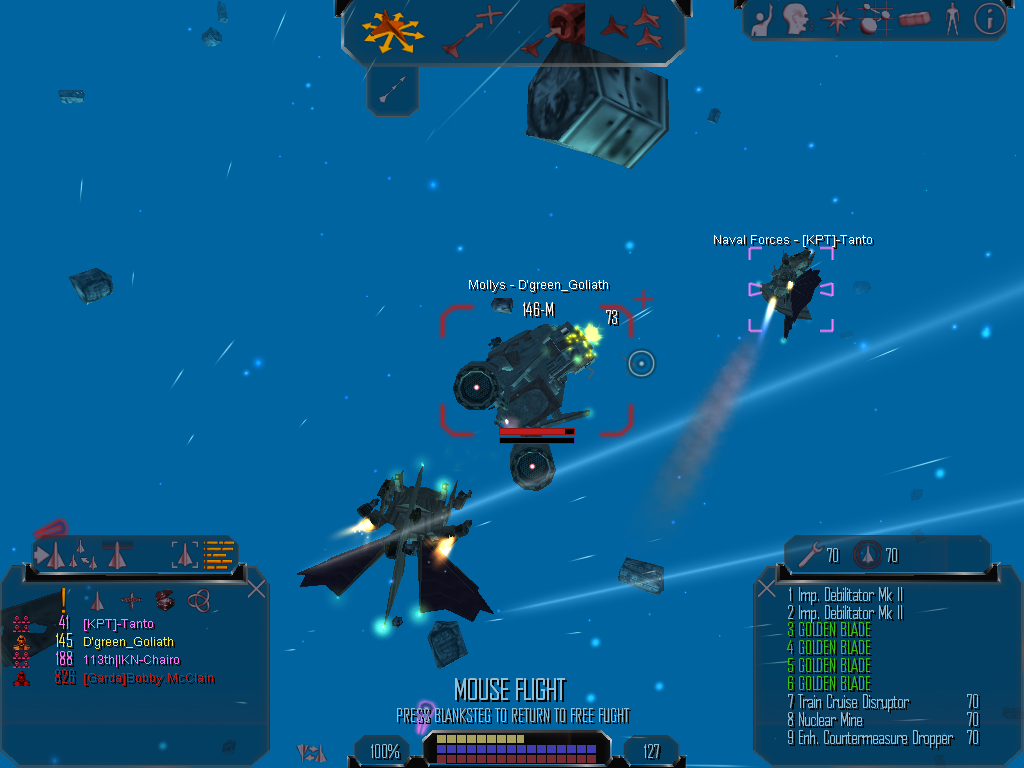The width and height of the screenshot is (1024, 768).
Task: Select weapon 1, Imp. Debilitator Mk II
Action: point(850,595)
